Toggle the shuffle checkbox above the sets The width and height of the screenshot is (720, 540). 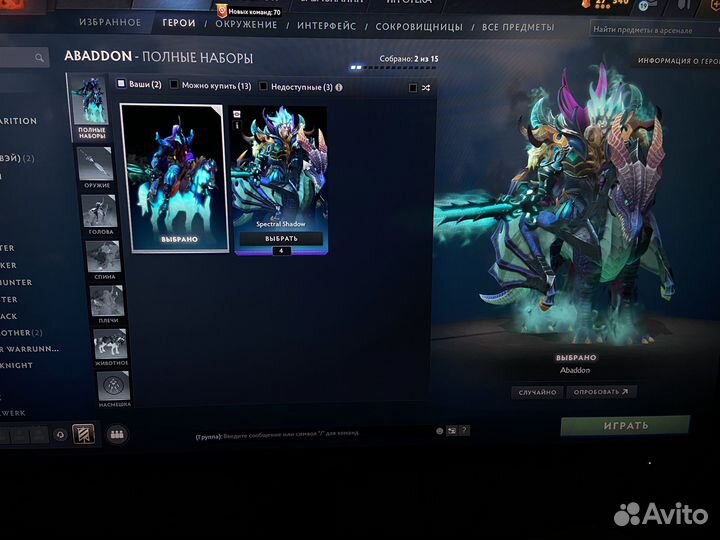tap(412, 88)
